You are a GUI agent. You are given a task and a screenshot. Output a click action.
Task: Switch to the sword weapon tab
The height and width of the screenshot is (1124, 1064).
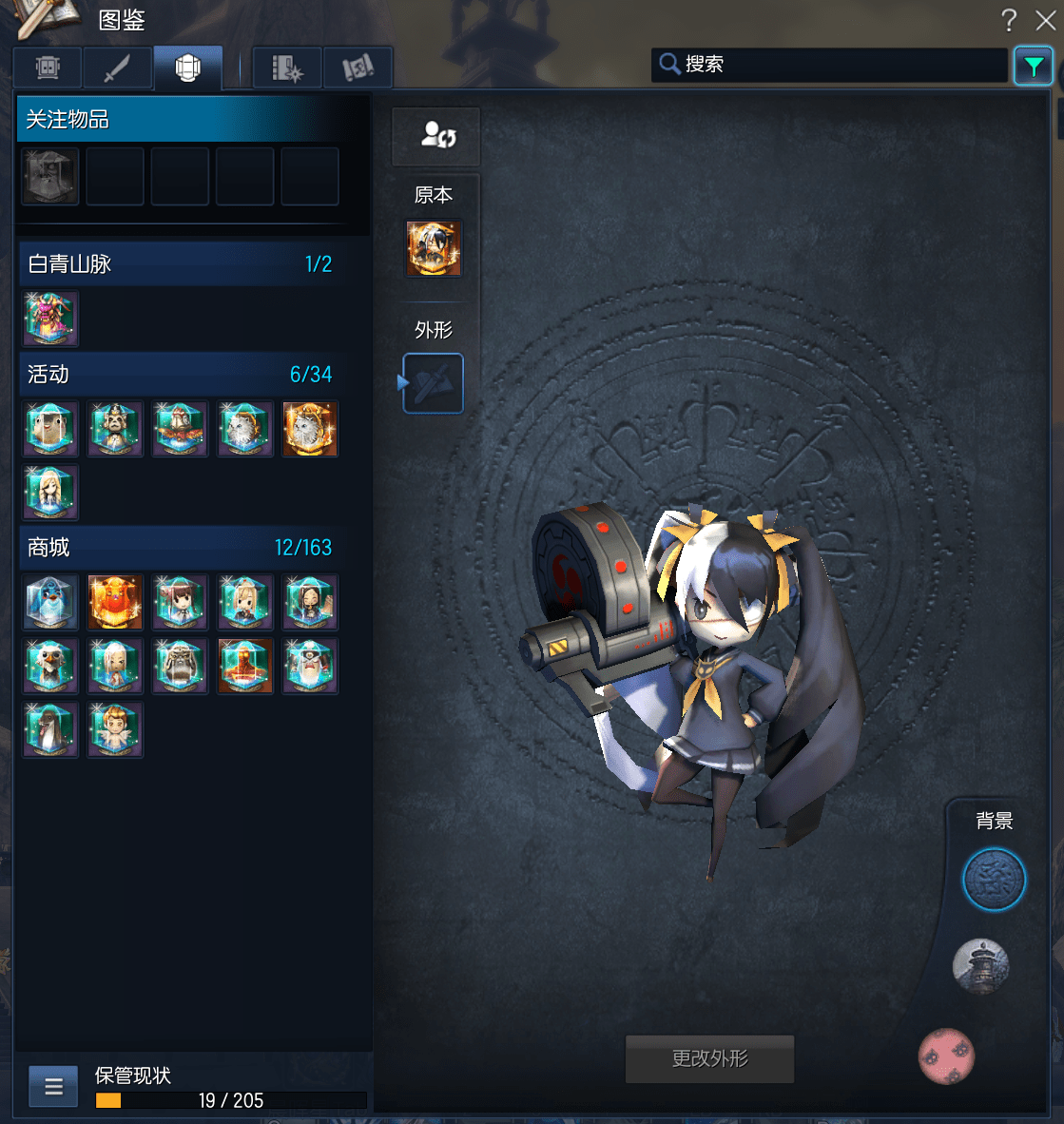(117, 68)
